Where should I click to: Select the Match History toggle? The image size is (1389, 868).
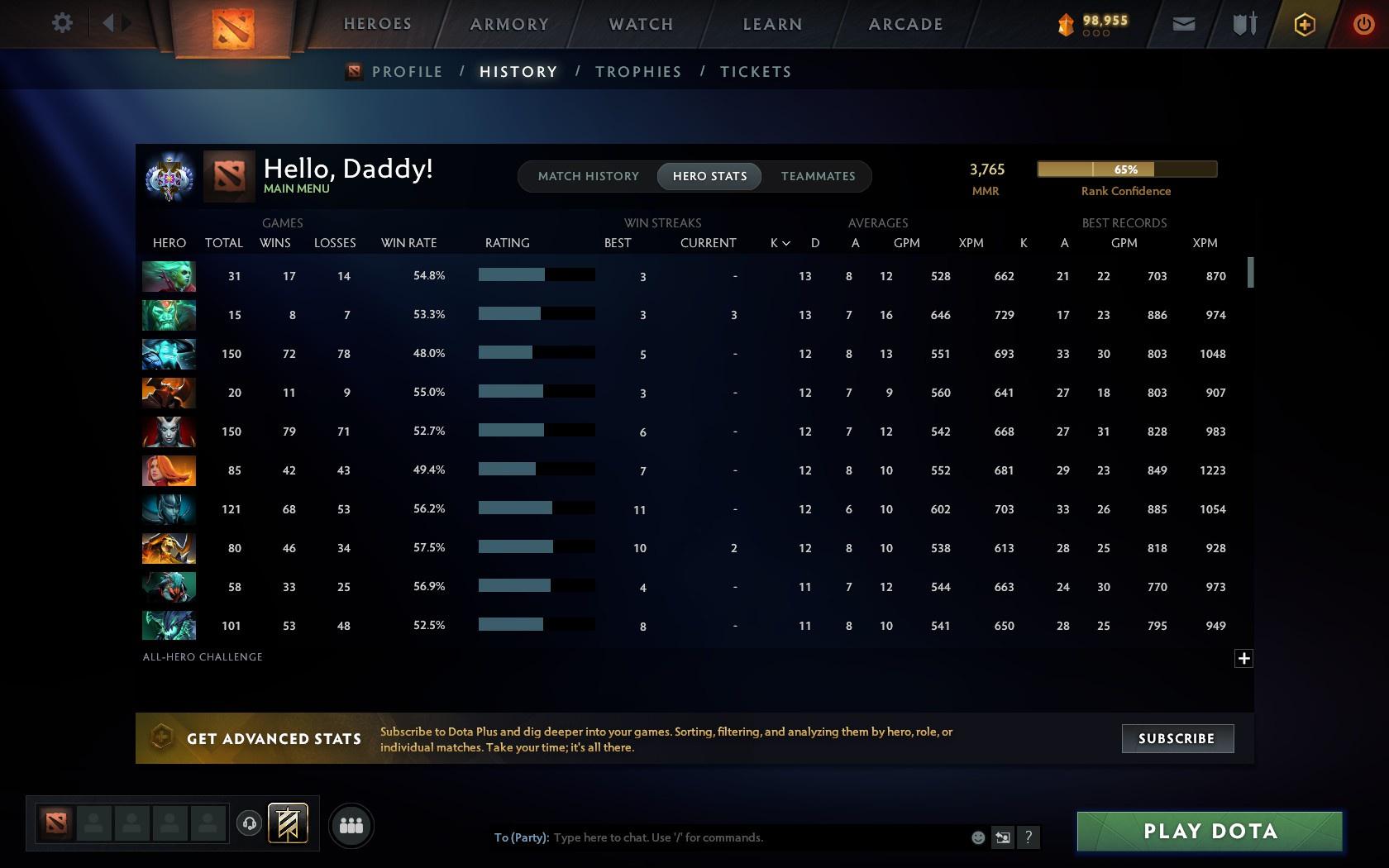(x=588, y=176)
